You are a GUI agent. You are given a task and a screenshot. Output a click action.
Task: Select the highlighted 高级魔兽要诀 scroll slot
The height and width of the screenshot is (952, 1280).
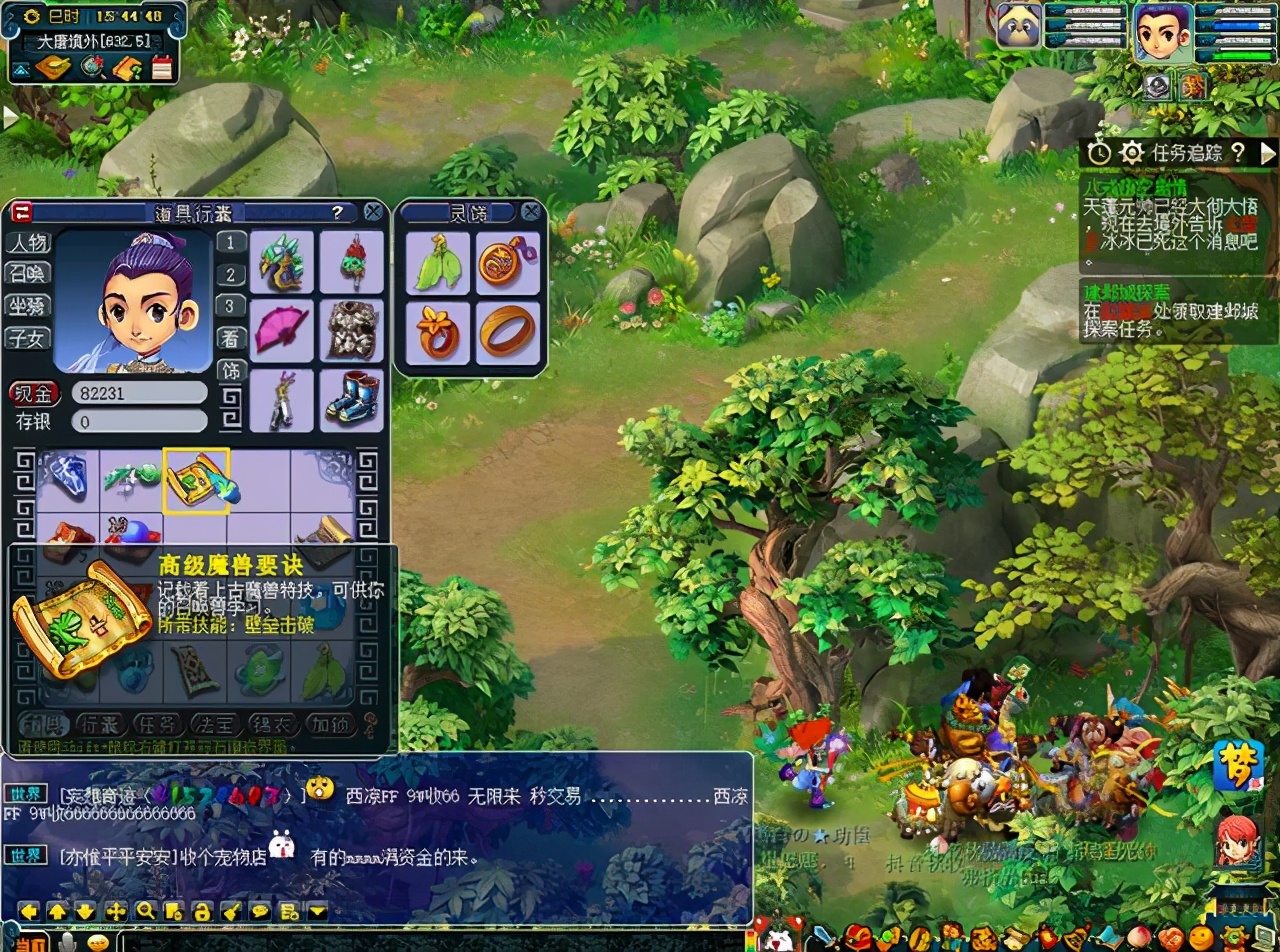coord(197,480)
